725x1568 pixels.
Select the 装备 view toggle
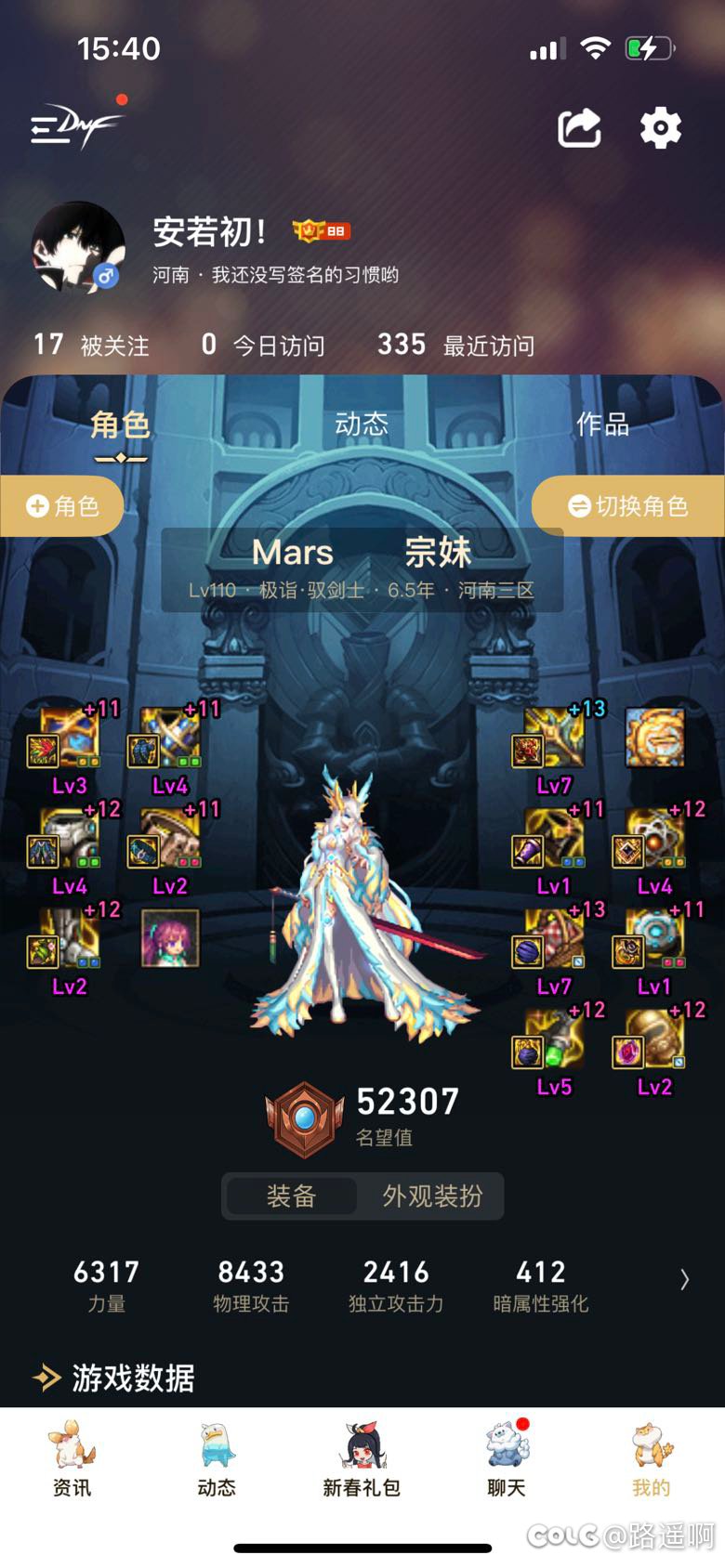[x=291, y=1196]
